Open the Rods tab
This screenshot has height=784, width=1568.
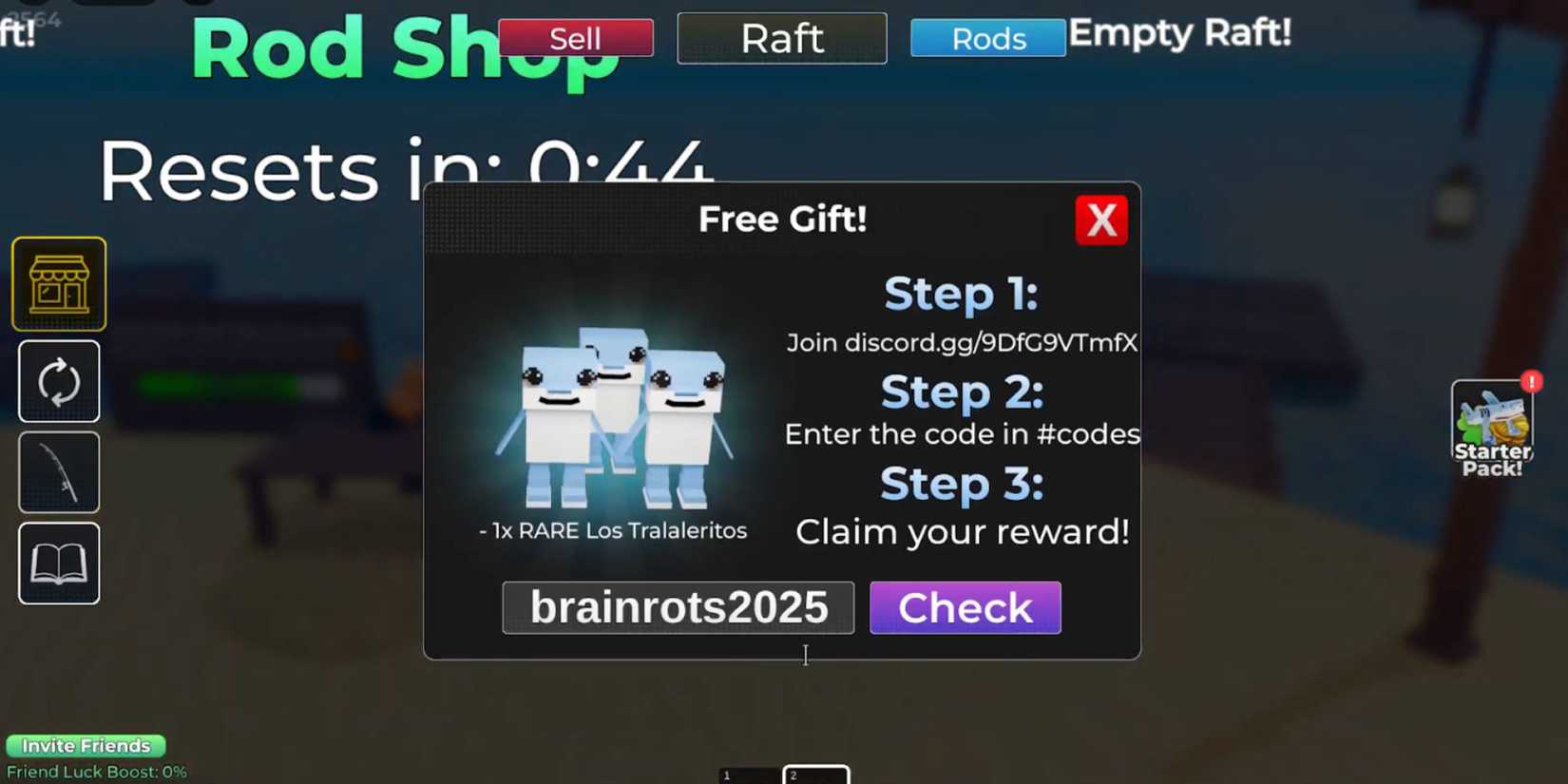(x=987, y=38)
